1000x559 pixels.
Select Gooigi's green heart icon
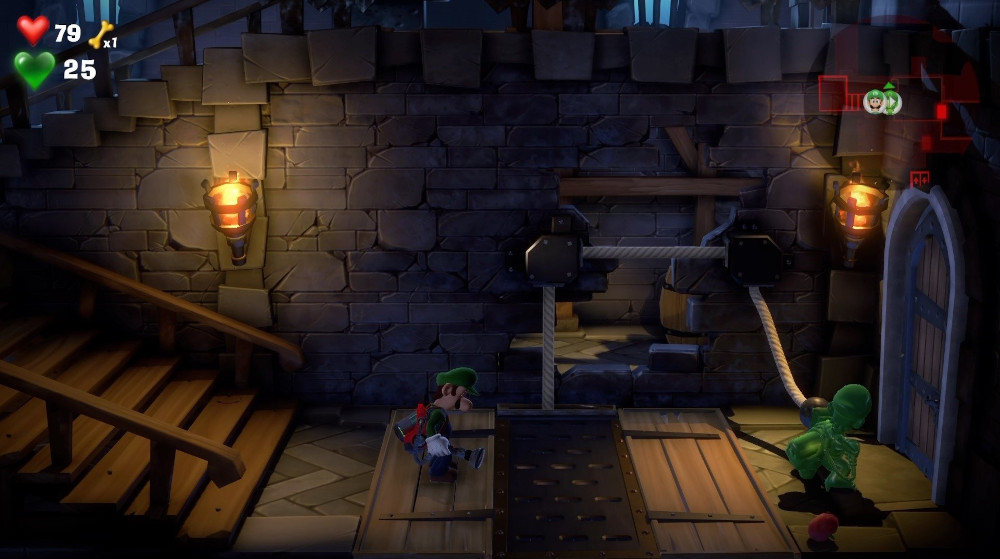click(x=34, y=69)
